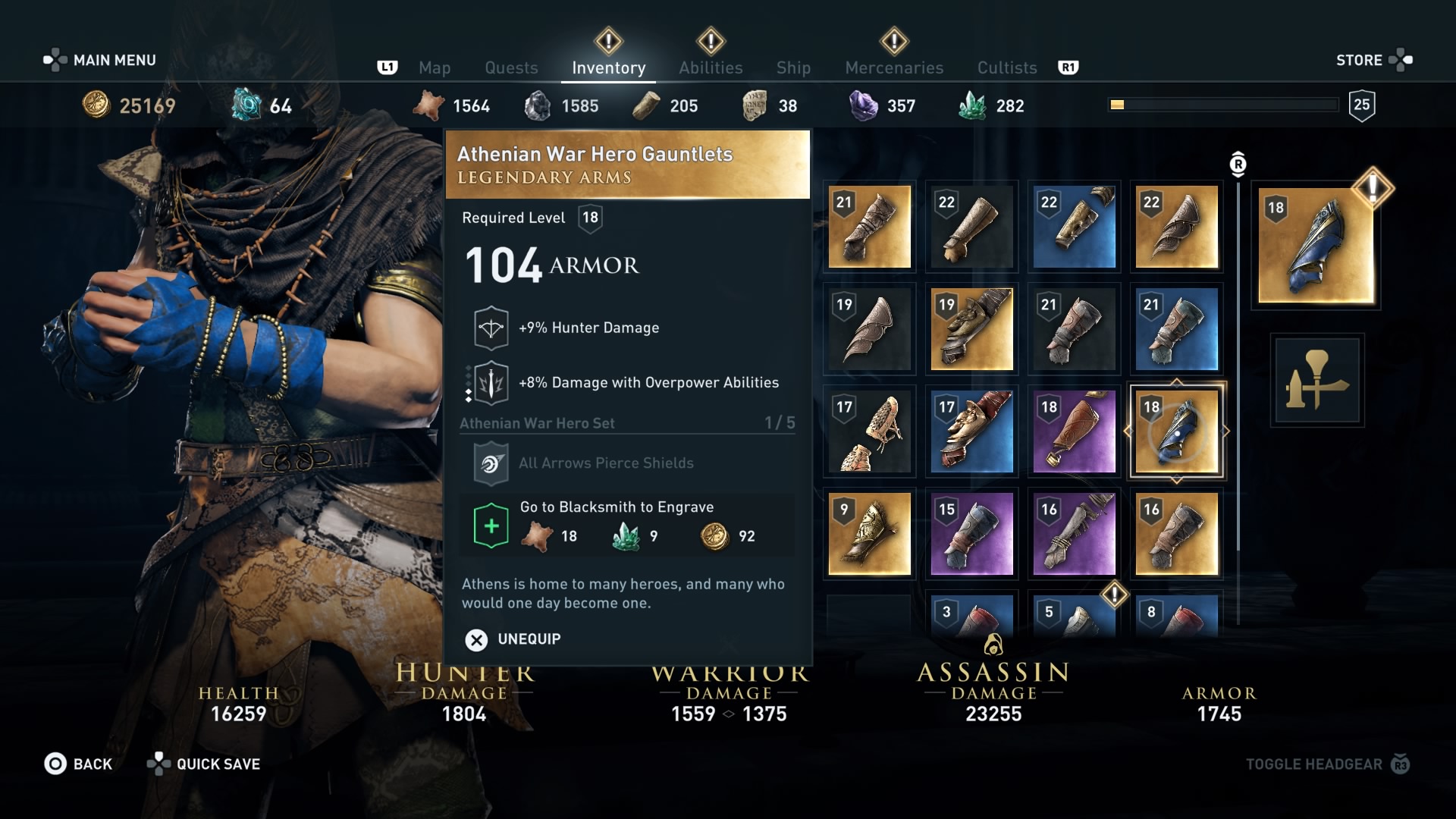Select the olive wood resource icon
1456x819 pixels.
tap(646, 106)
